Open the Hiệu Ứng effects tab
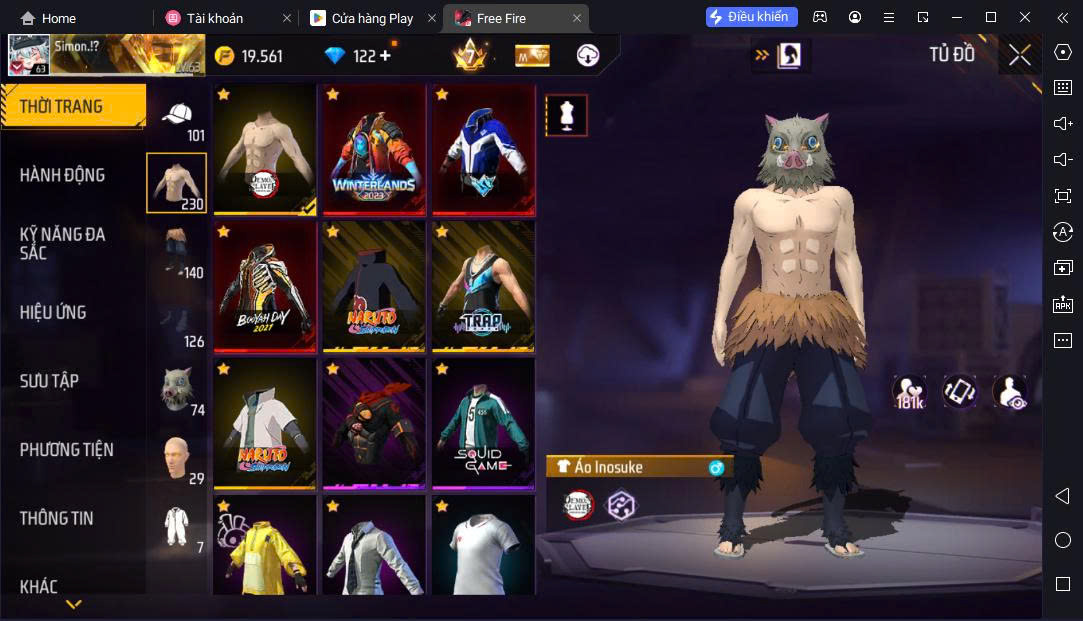Image resolution: width=1083 pixels, height=621 pixels. tap(53, 312)
